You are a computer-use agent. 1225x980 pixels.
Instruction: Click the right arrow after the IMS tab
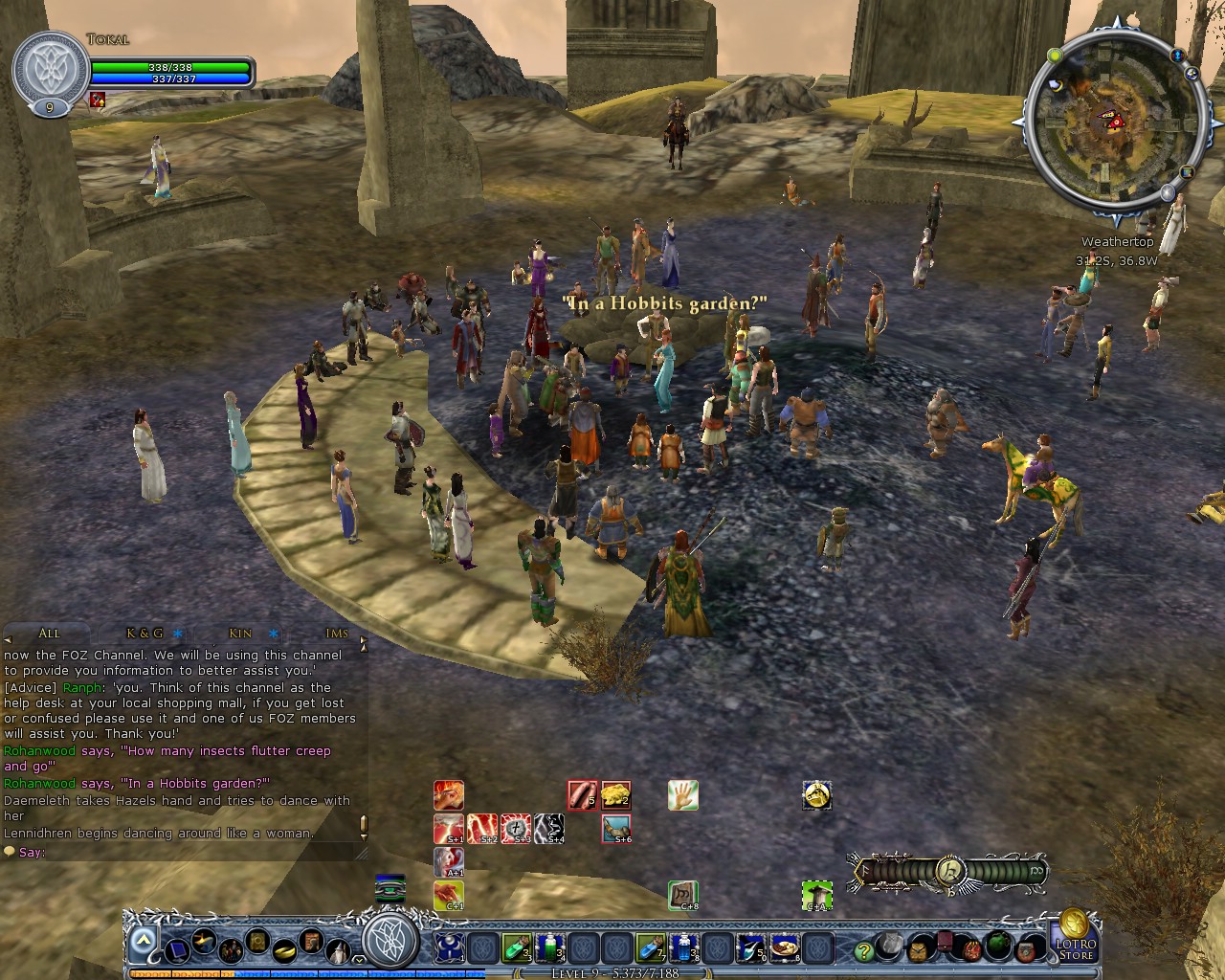point(363,638)
